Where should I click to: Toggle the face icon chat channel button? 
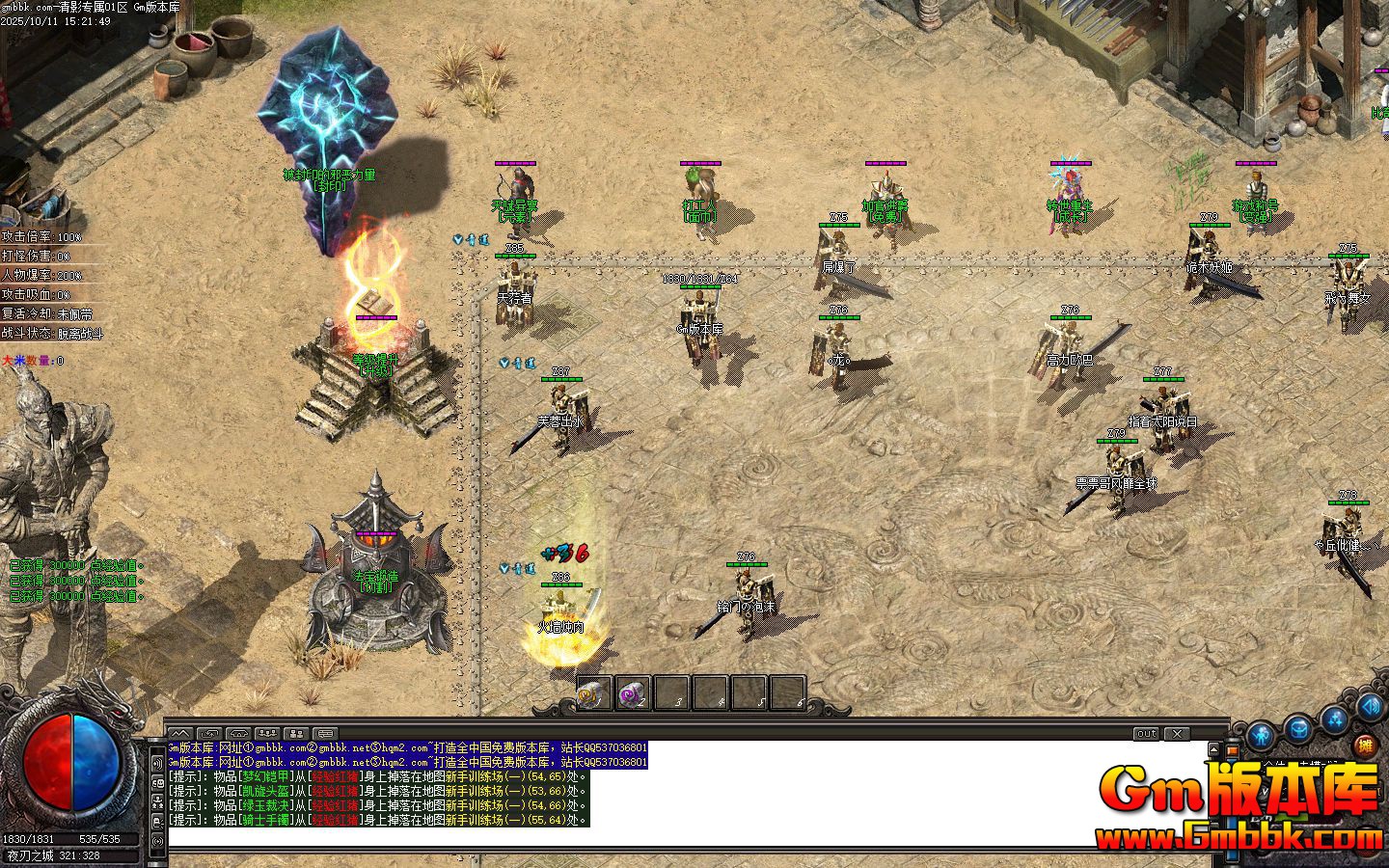coord(158,782)
